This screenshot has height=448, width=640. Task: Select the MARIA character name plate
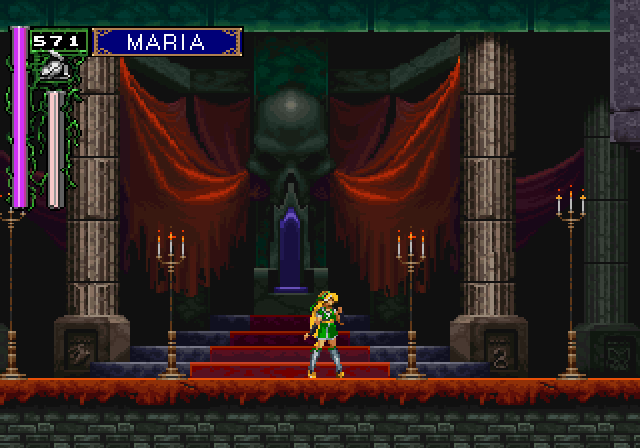click(x=167, y=42)
